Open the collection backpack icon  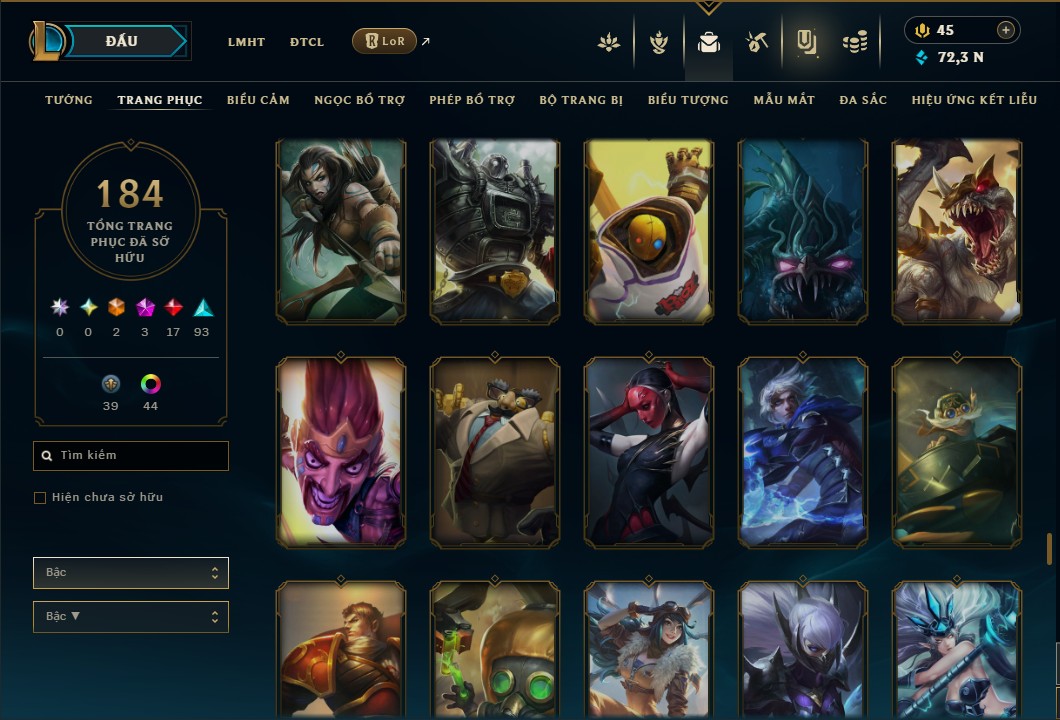(709, 43)
